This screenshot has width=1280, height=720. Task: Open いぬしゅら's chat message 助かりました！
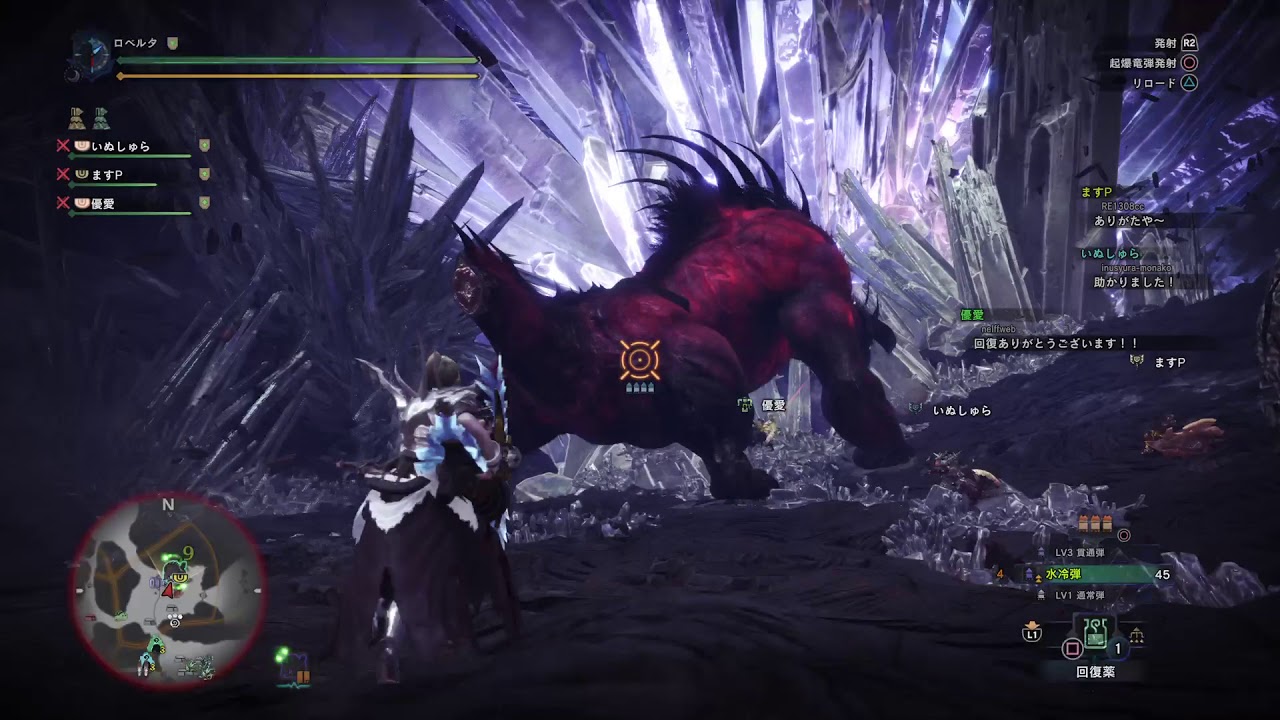pos(1135,282)
